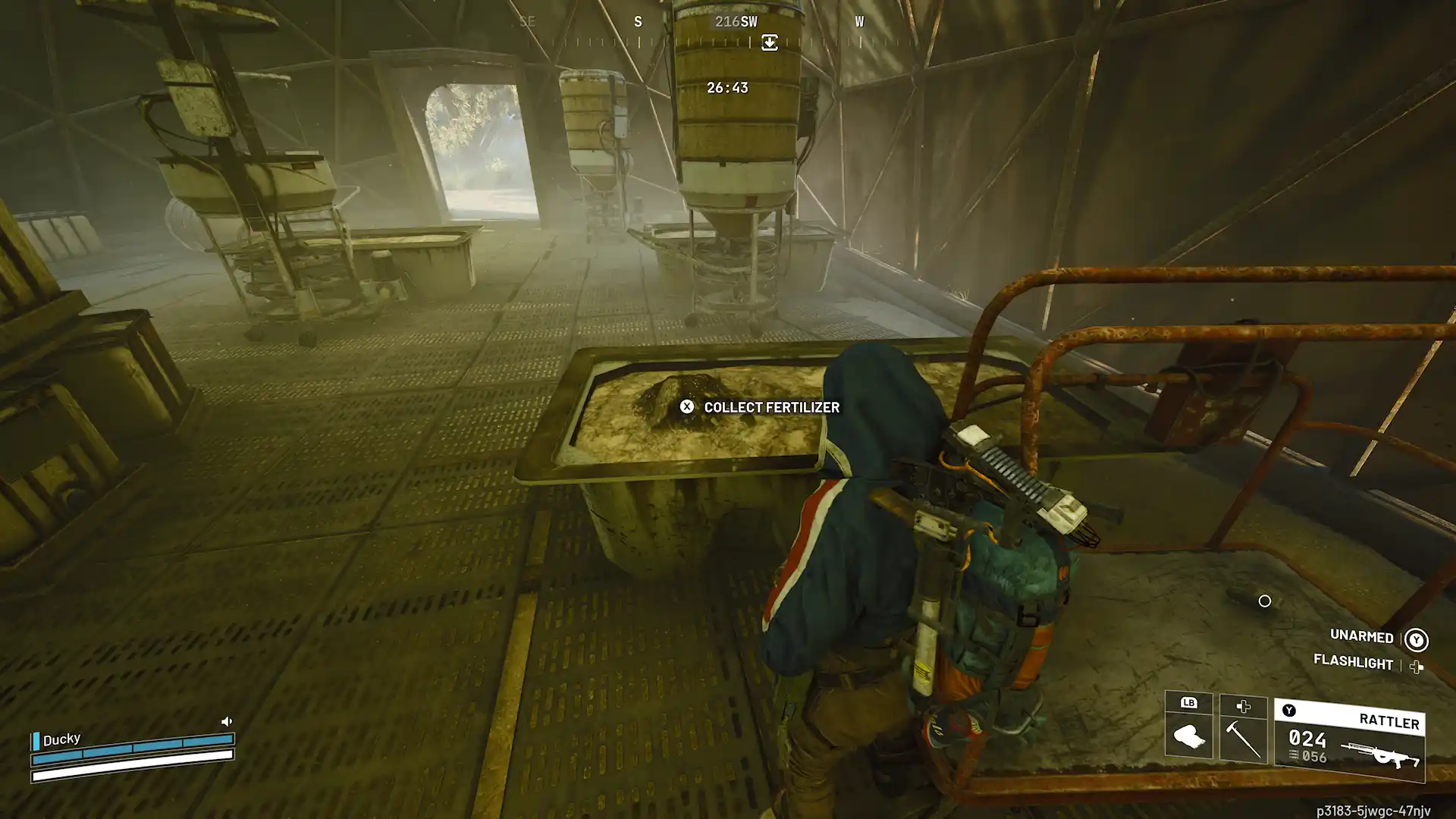Click the extraction marker on the compass
Image resolution: width=1456 pixels, height=819 pixels.
pyautogui.click(x=769, y=42)
